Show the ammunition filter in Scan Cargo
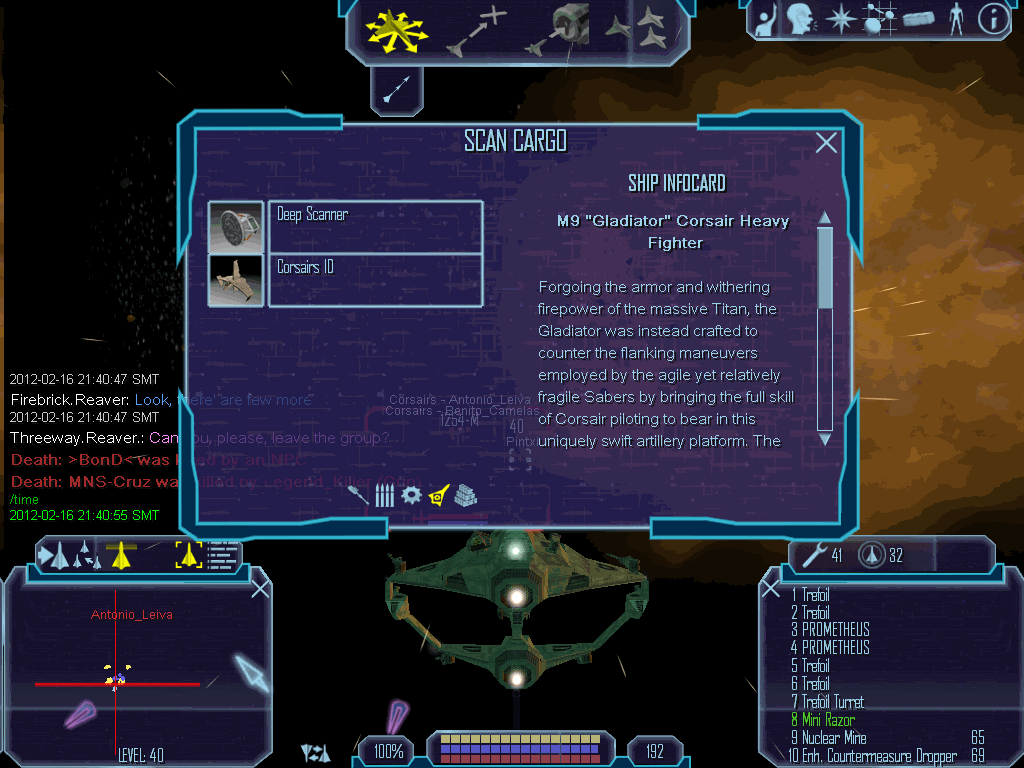 tap(384, 495)
